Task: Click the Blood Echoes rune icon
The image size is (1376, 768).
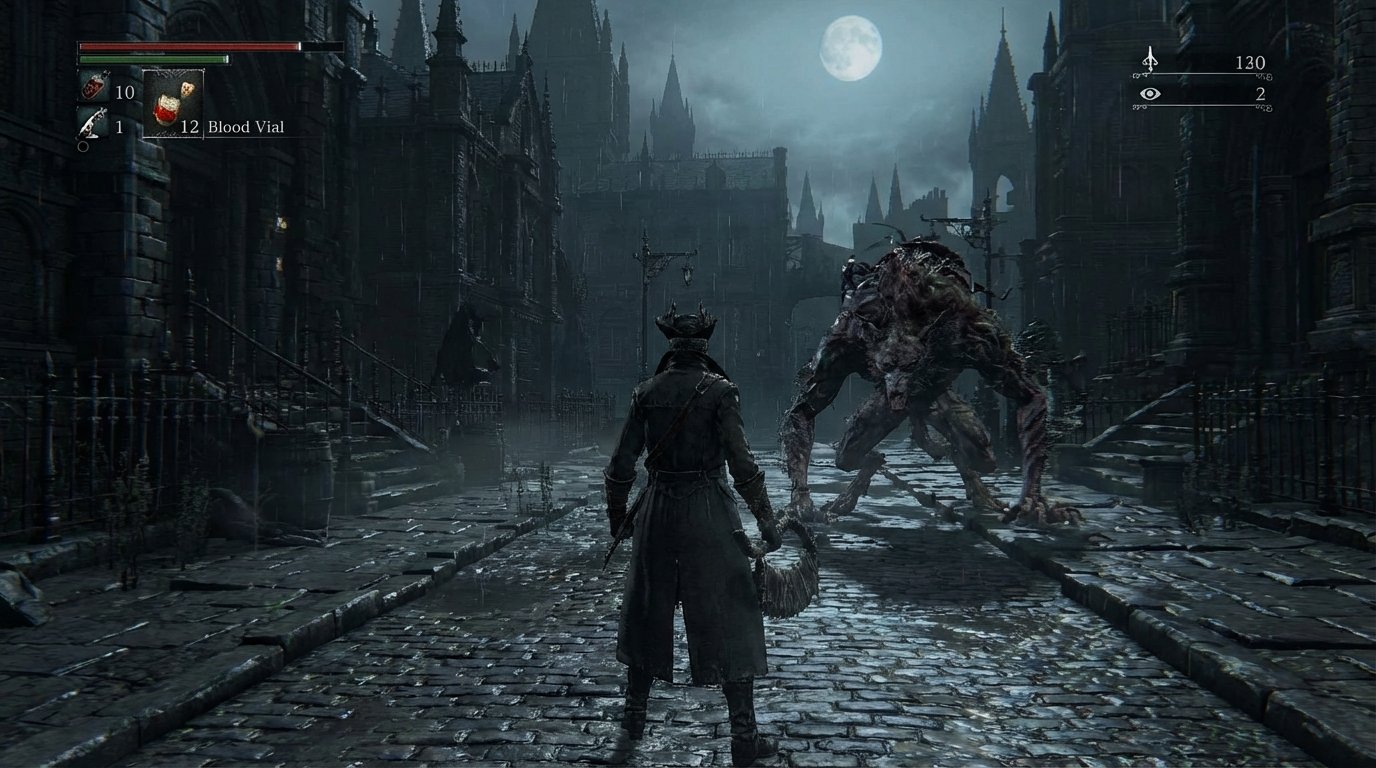Action: (x=1150, y=62)
